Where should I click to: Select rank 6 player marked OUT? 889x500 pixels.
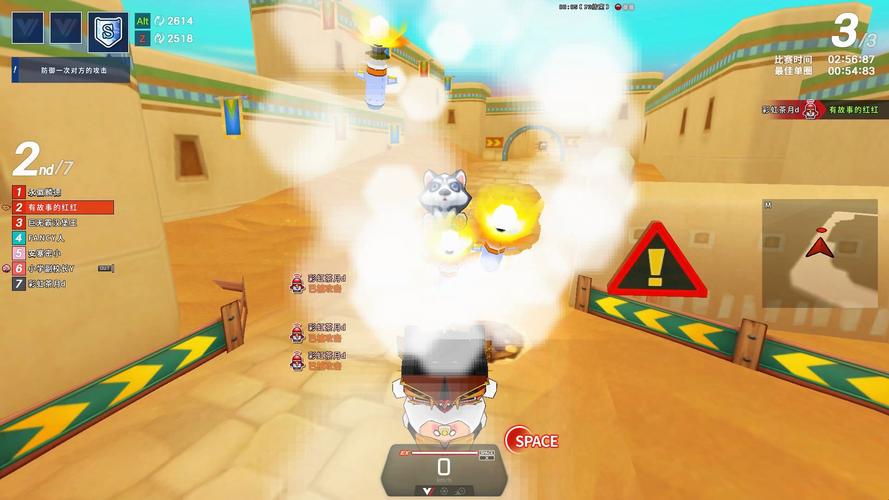pos(60,268)
